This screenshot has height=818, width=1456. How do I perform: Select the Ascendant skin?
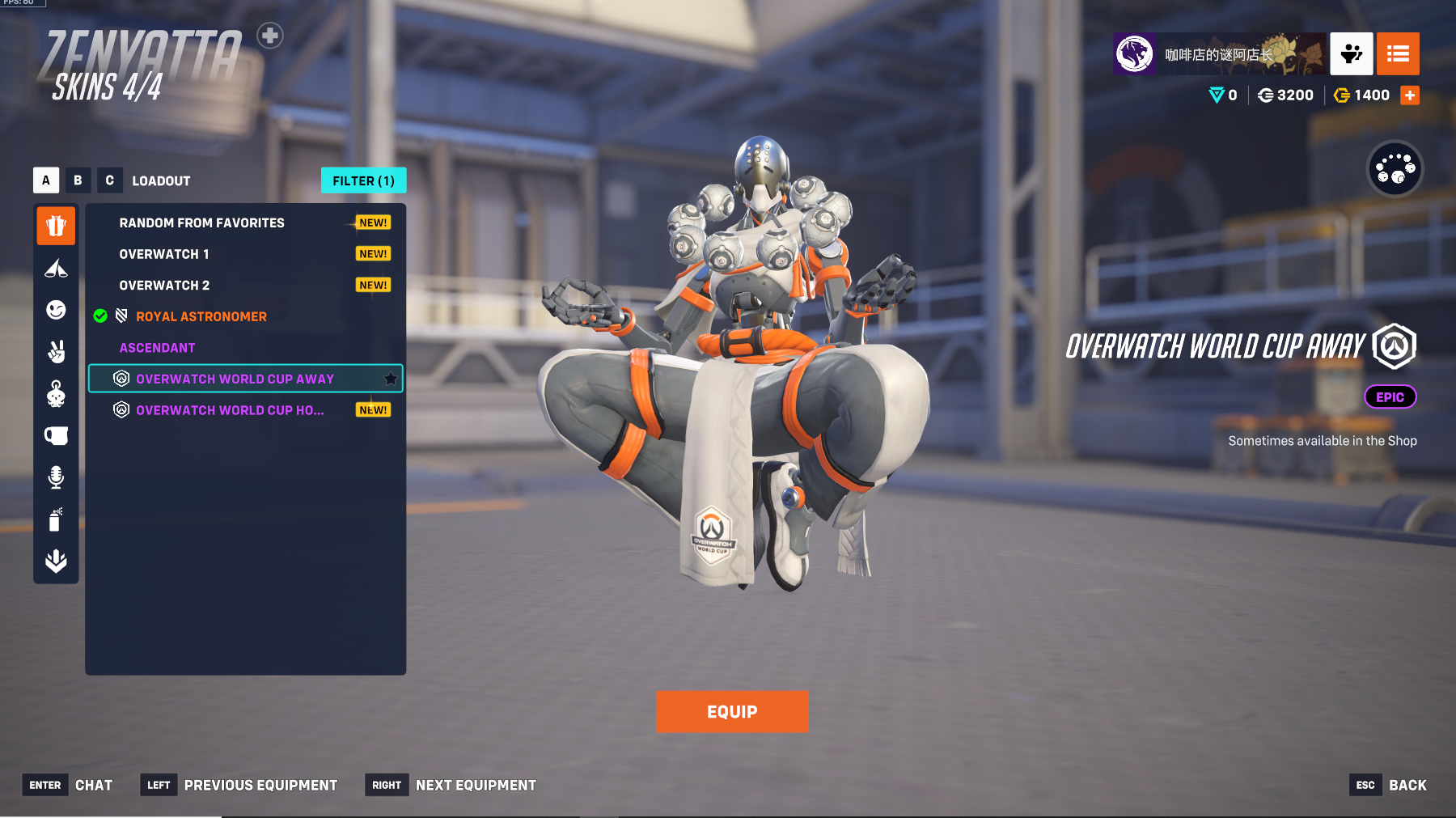[x=158, y=348]
